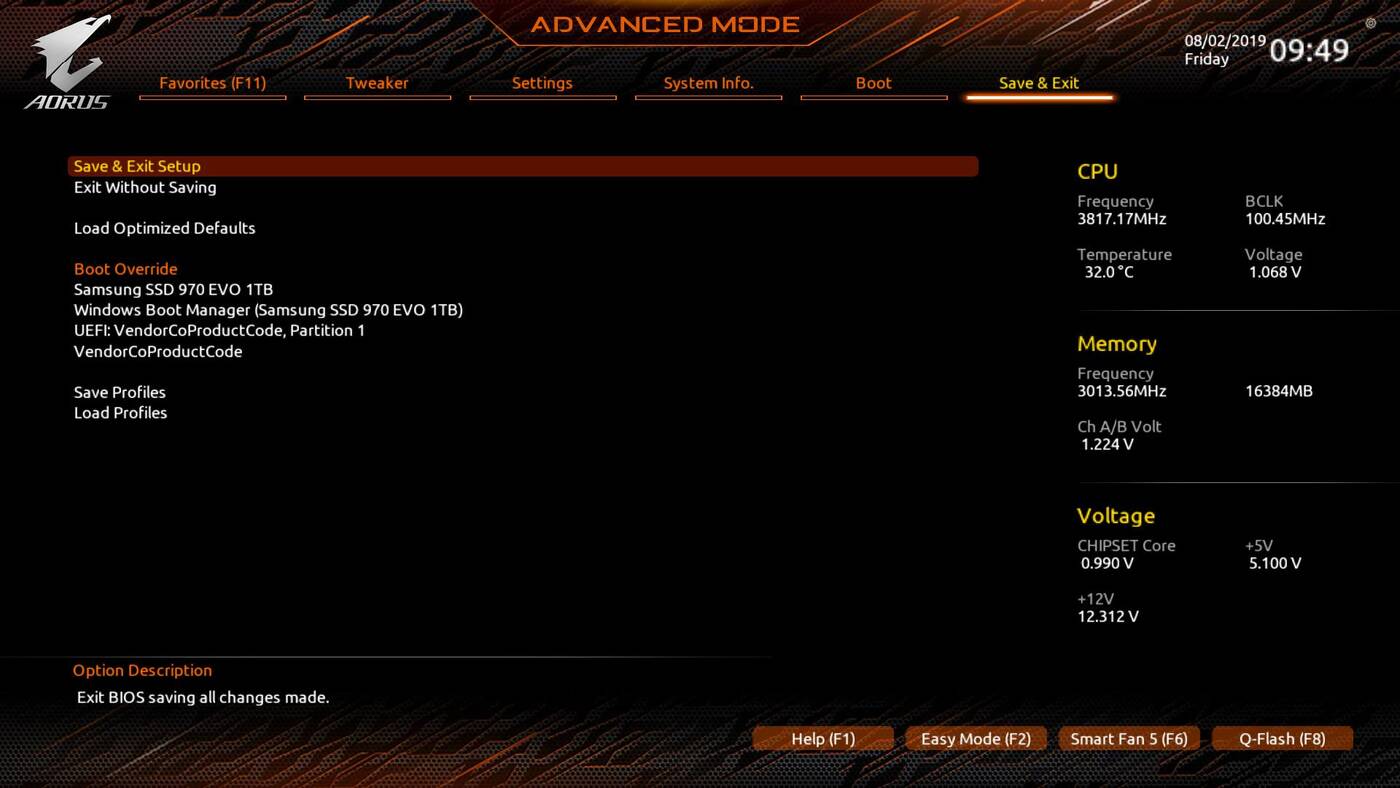Viewport: 1400px width, 788px height.
Task: Switch to the Boot tab
Action: coord(873,83)
